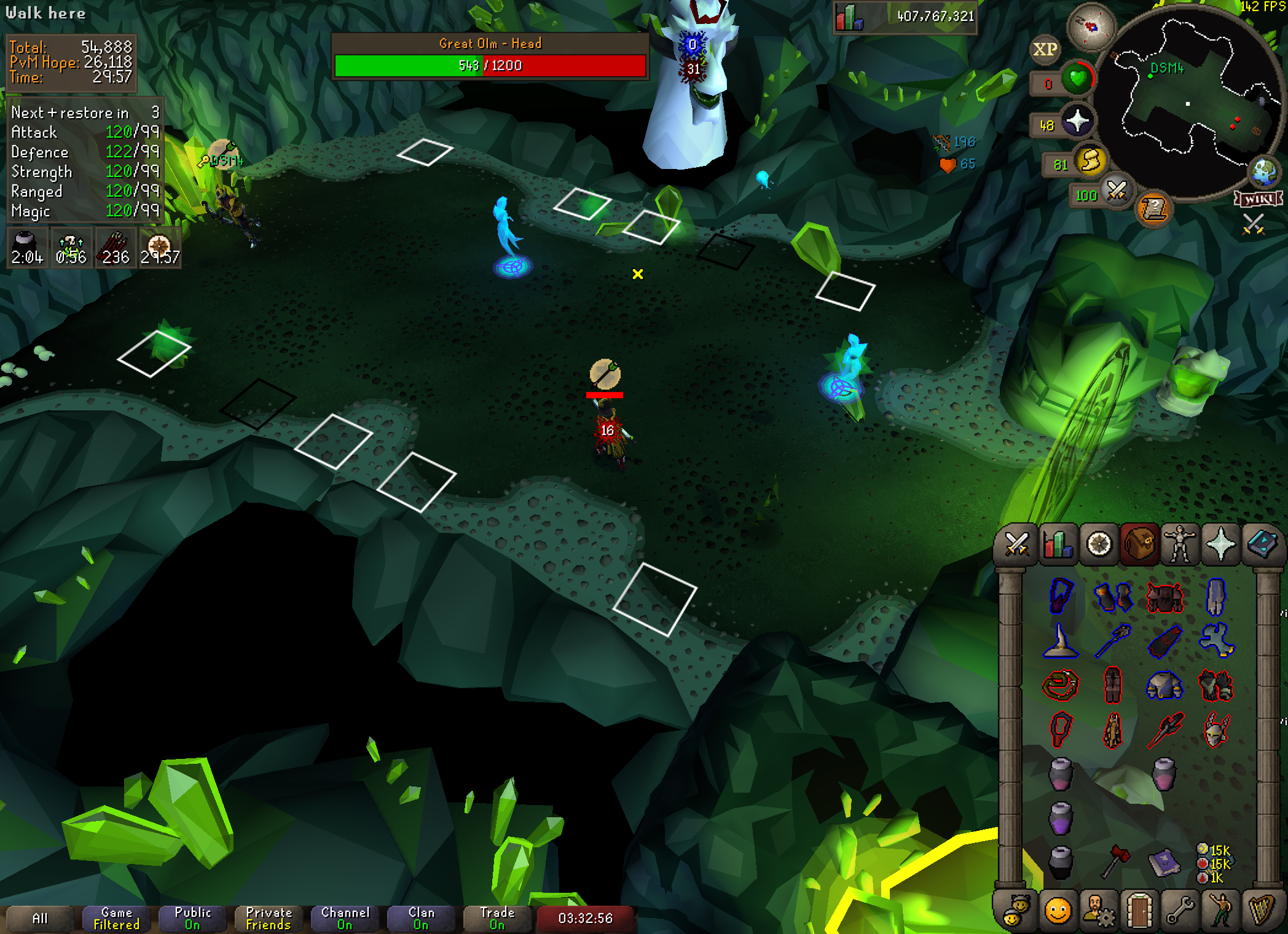Open the Worn Equipment tab
The width and height of the screenshot is (1288, 934).
[1180, 544]
